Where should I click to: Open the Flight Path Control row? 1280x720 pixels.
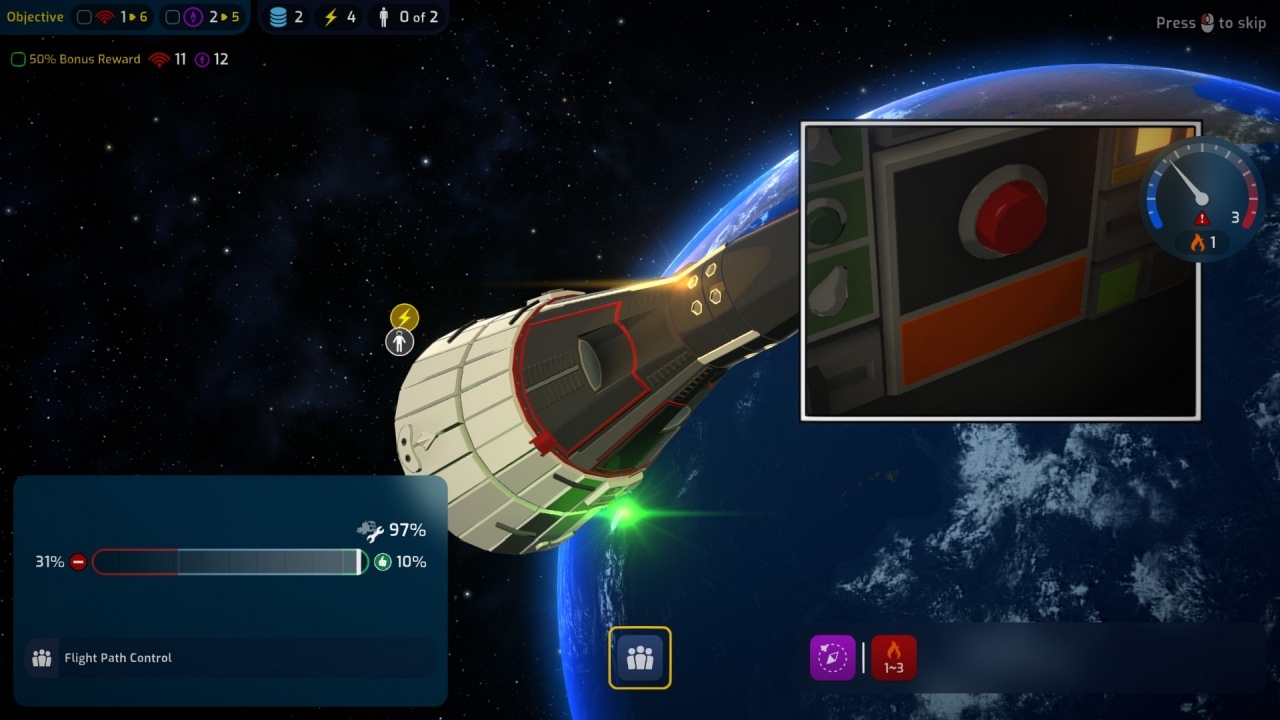pos(230,658)
